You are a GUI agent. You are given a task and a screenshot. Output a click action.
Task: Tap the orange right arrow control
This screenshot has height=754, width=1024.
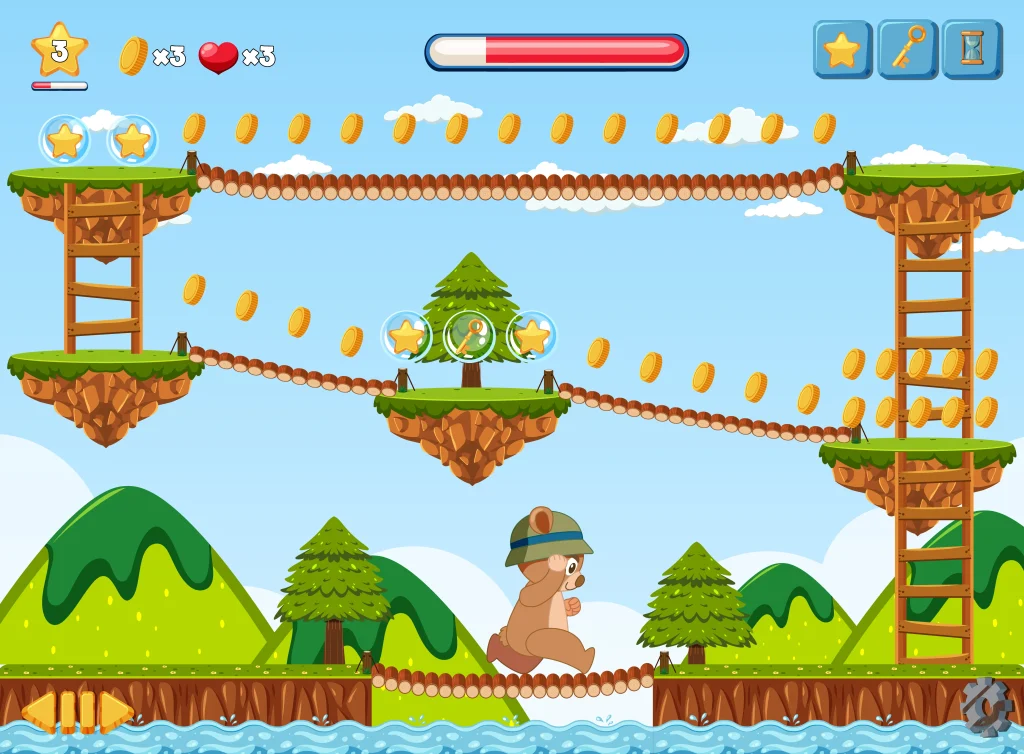(116, 711)
